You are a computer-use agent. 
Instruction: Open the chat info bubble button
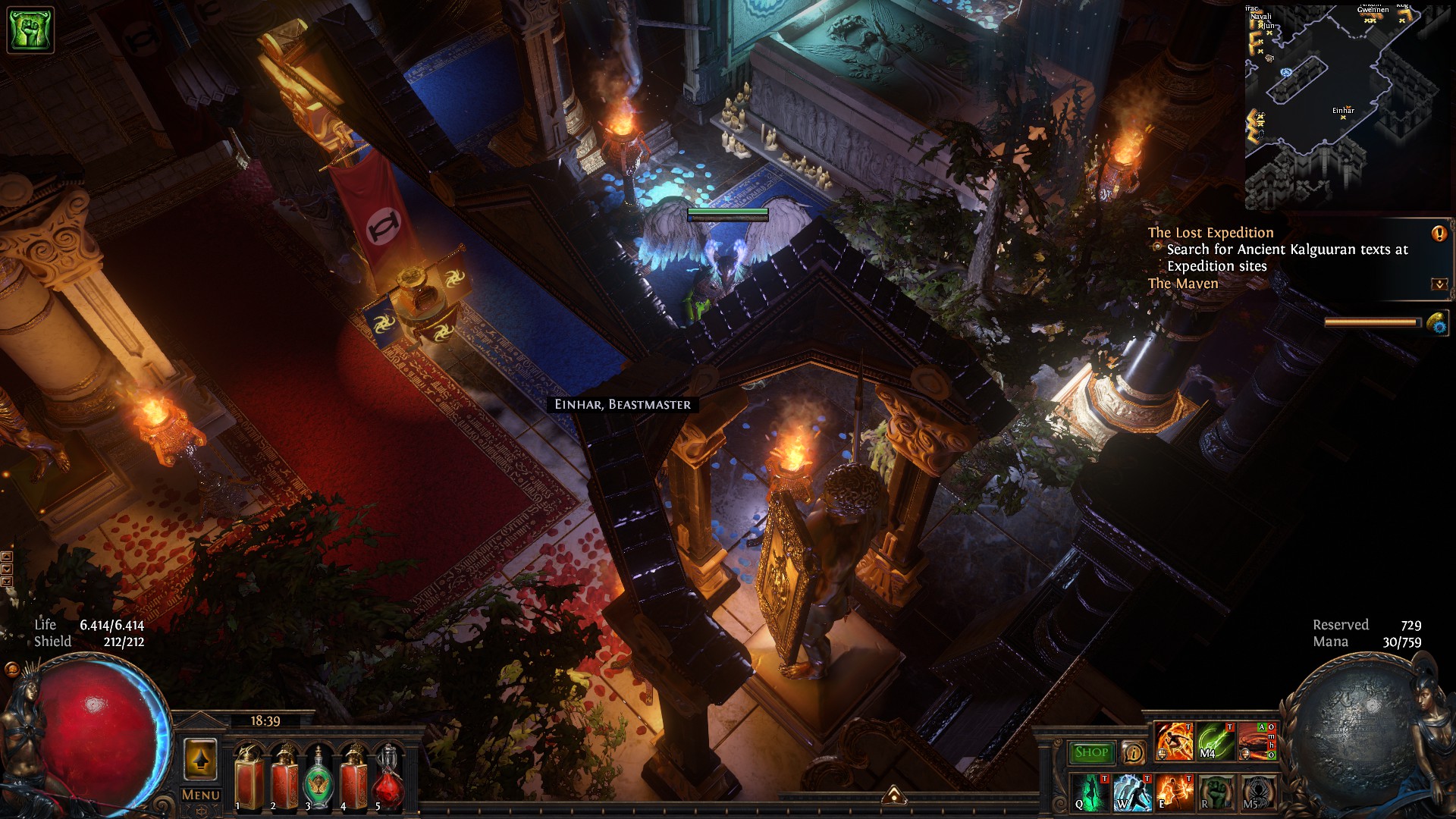click(x=1133, y=752)
